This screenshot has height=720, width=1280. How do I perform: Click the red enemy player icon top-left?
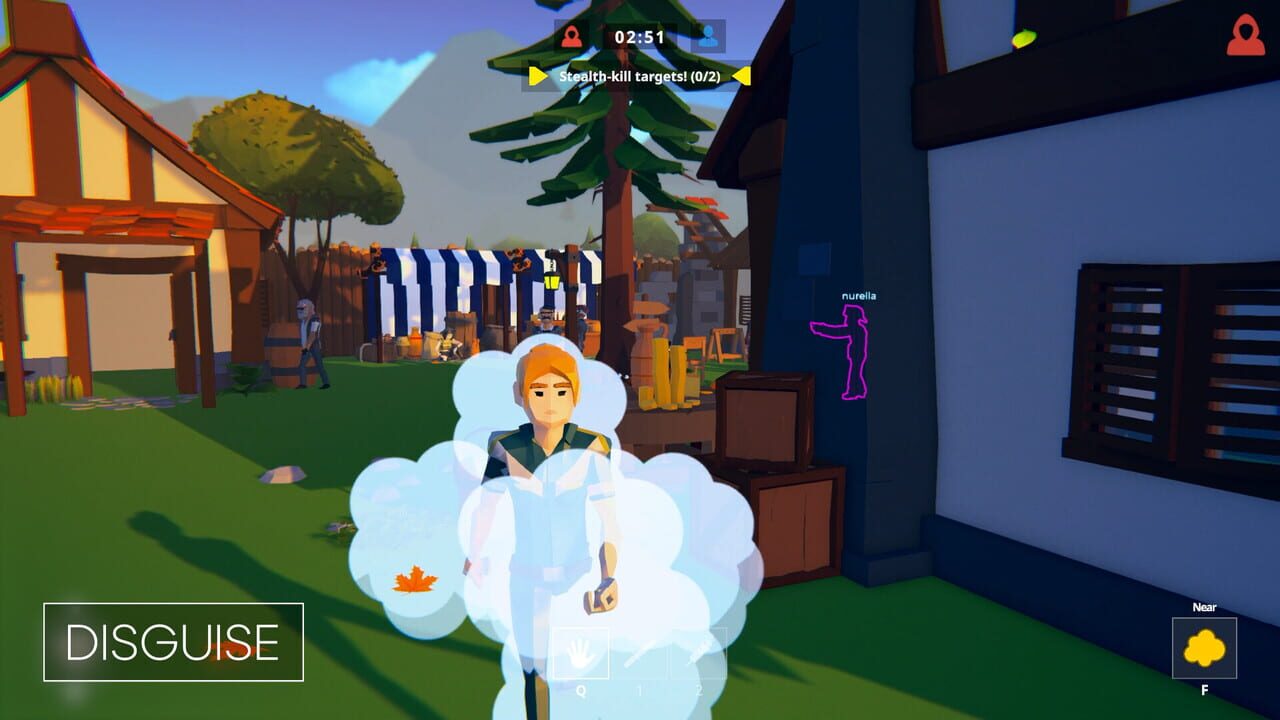(x=571, y=36)
